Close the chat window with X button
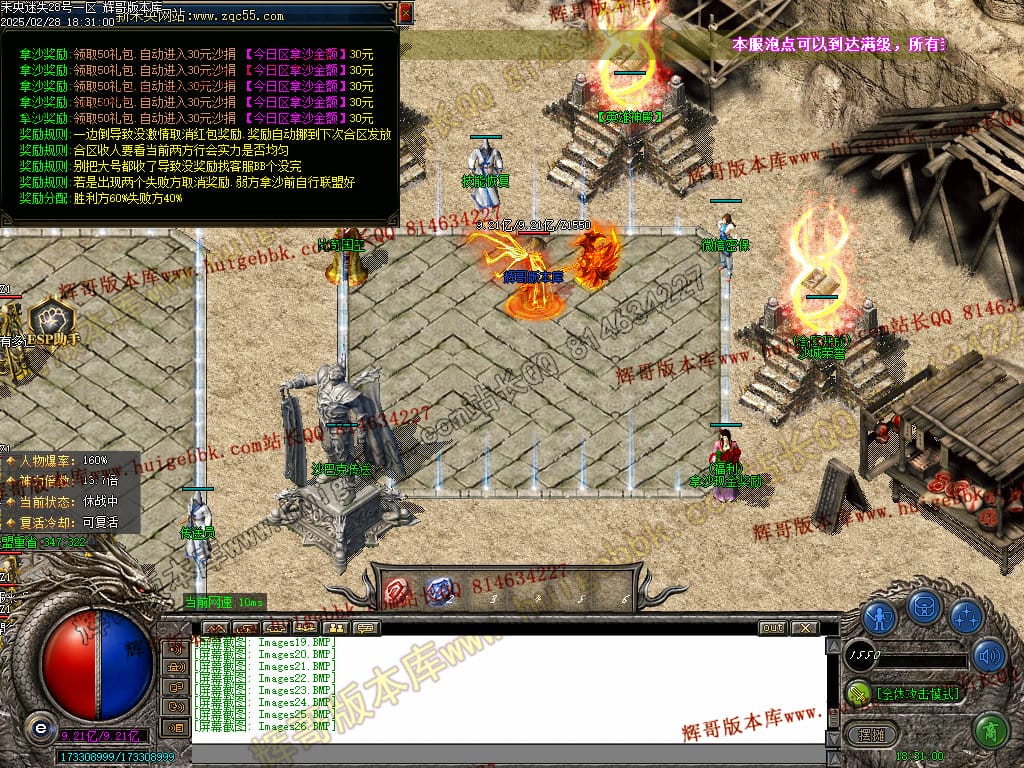Viewport: 1024px width, 768px height. pos(804,628)
